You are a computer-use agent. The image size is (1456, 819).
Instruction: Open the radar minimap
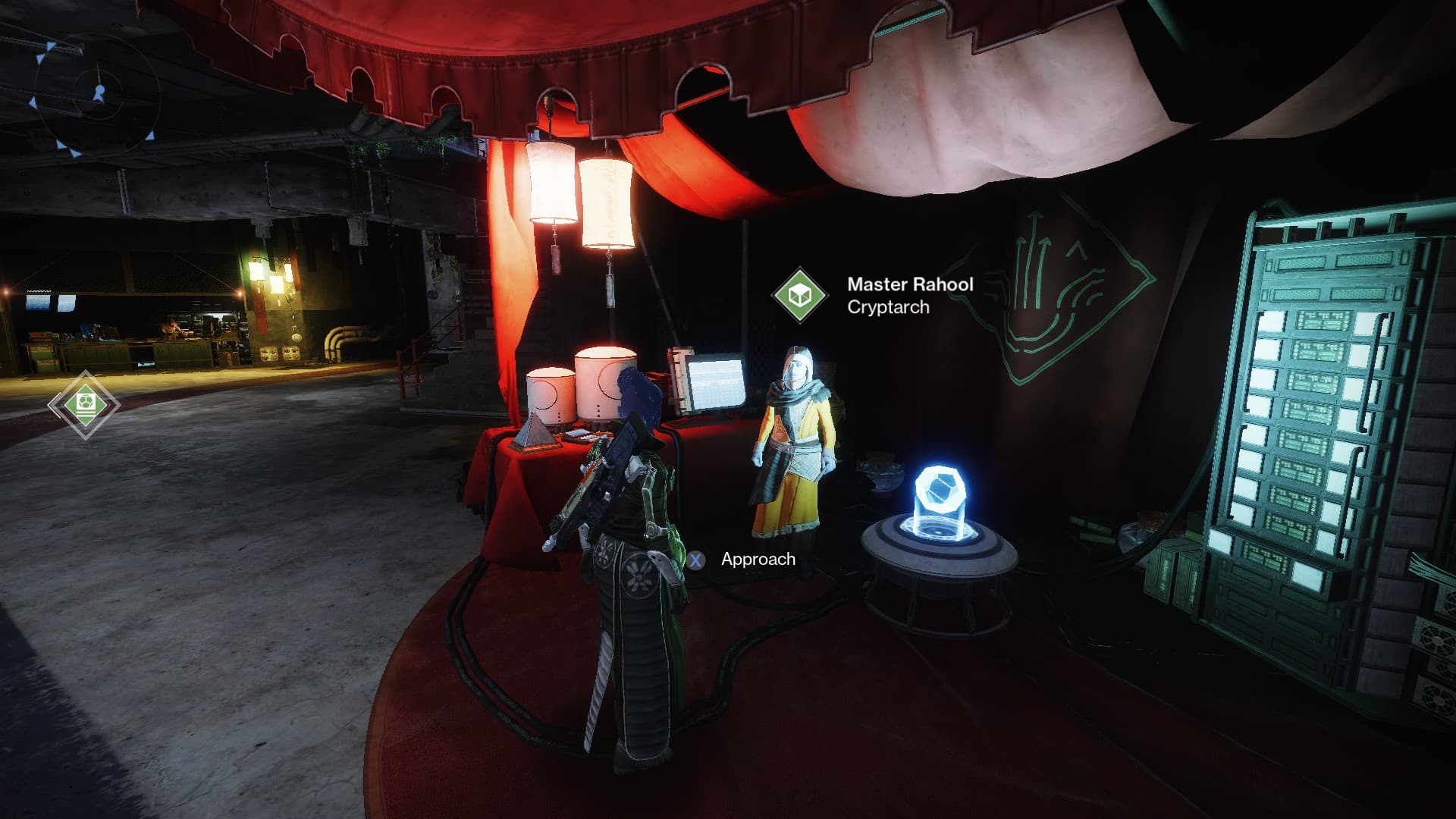tap(99, 94)
